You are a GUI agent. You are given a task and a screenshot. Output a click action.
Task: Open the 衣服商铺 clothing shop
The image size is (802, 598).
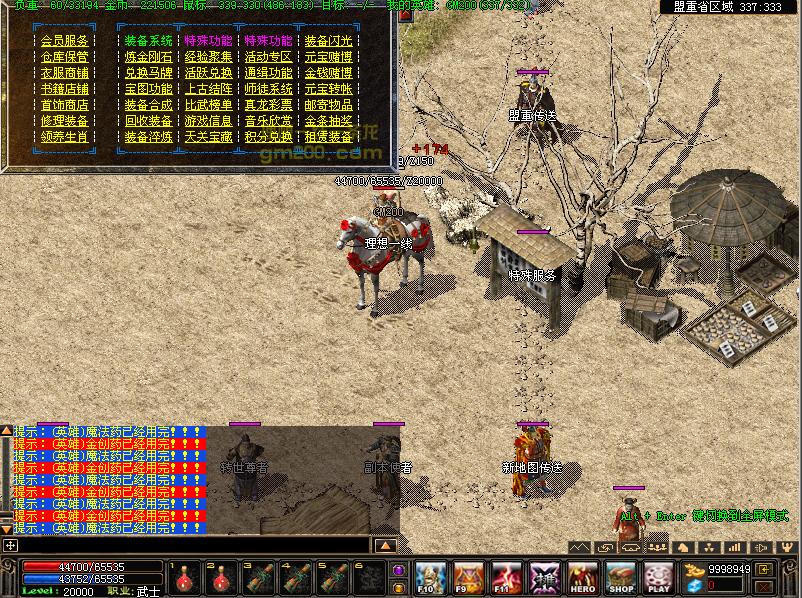[64, 73]
